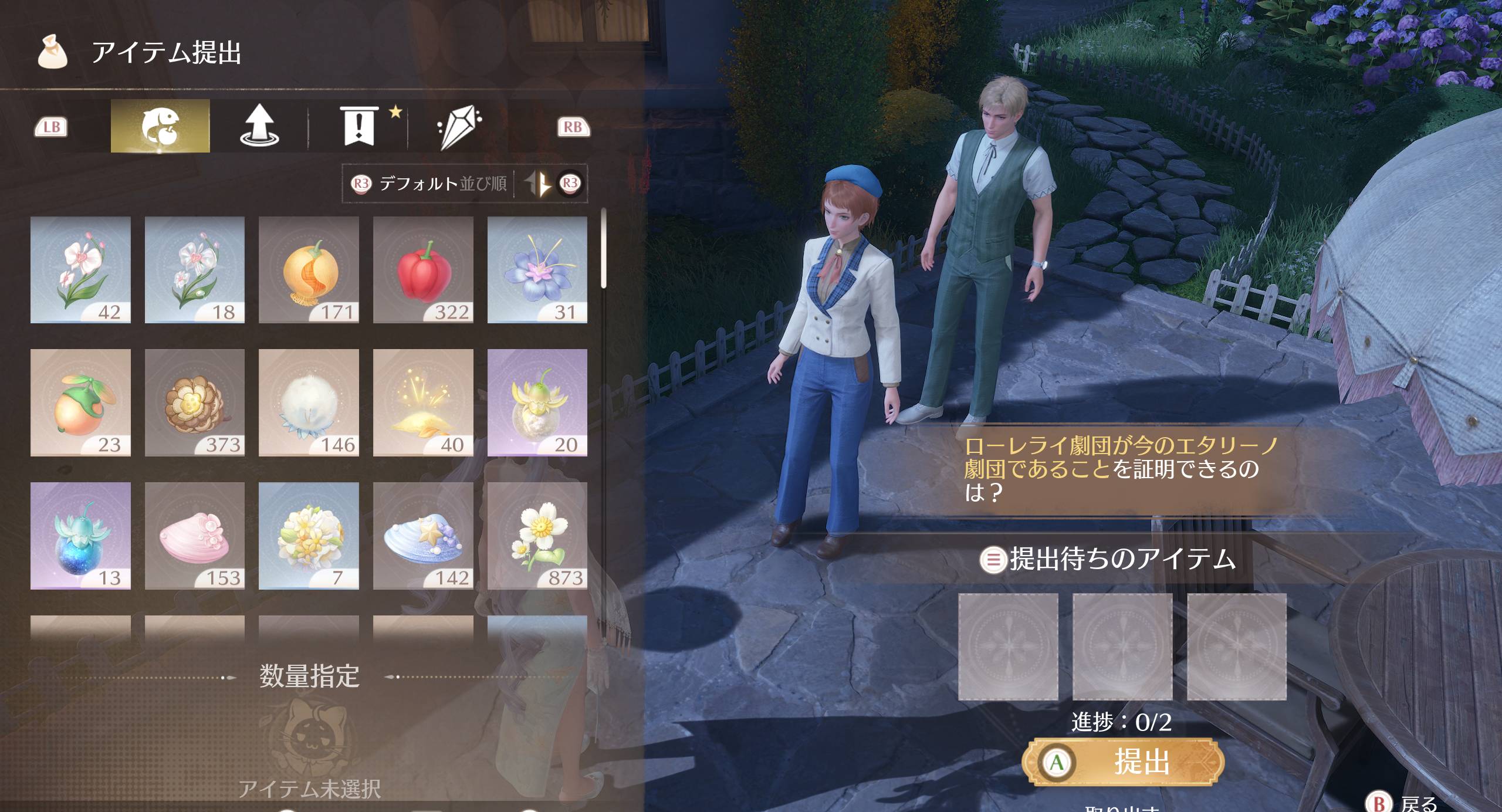Choose the orange onion item with 171
The width and height of the screenshot is (1502, 812).
[309, 270]
